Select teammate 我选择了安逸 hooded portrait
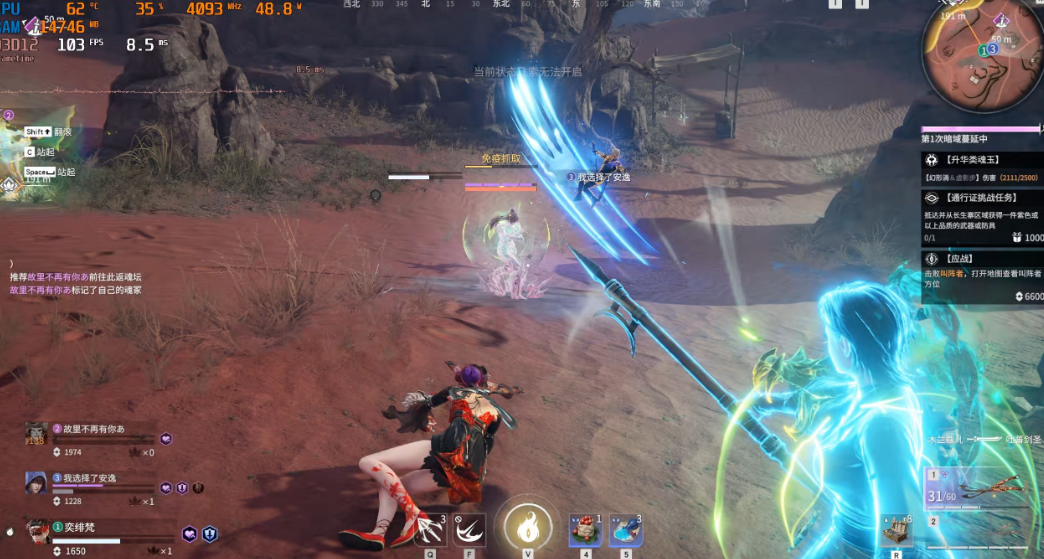This screenshot has width=1044, height=559. (x=37, y=484)
